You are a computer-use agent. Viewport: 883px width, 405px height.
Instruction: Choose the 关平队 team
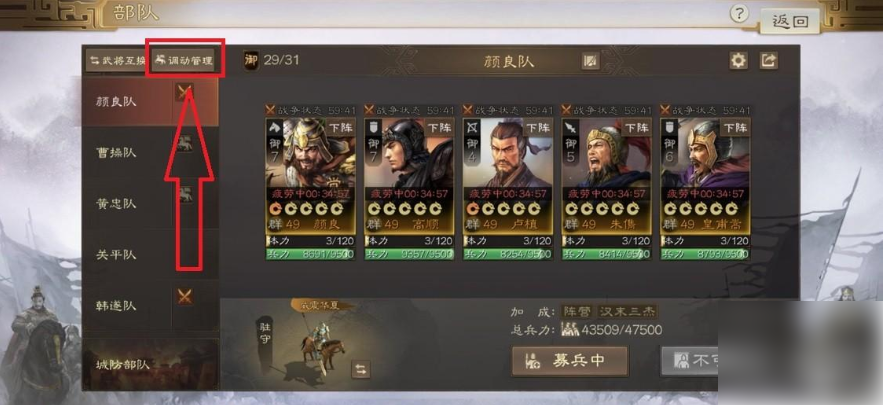click(x=117, y=254)
